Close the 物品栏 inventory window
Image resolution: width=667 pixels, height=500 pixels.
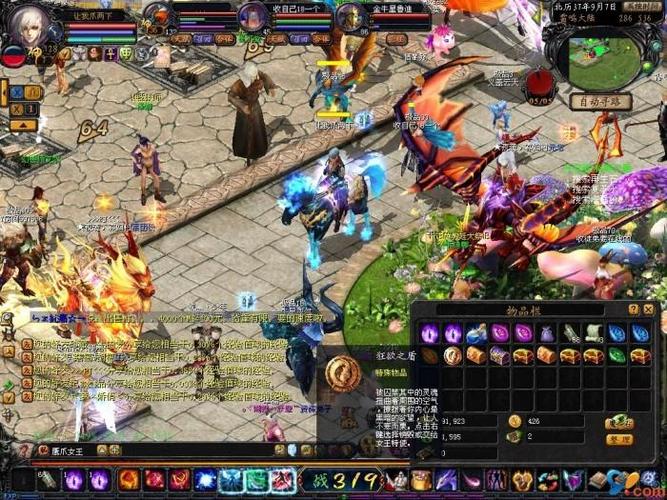[x=650, y=309]
